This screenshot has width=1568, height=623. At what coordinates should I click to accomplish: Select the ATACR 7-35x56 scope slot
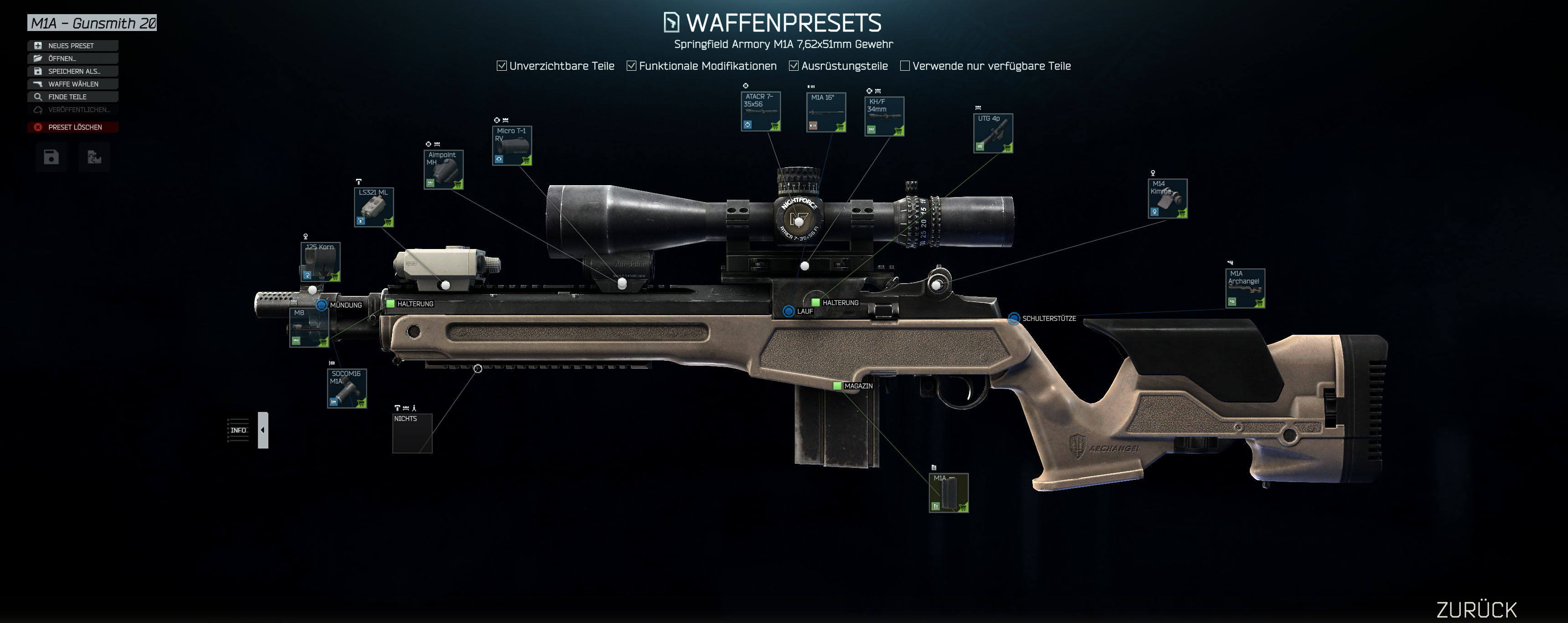coord(761,111)
